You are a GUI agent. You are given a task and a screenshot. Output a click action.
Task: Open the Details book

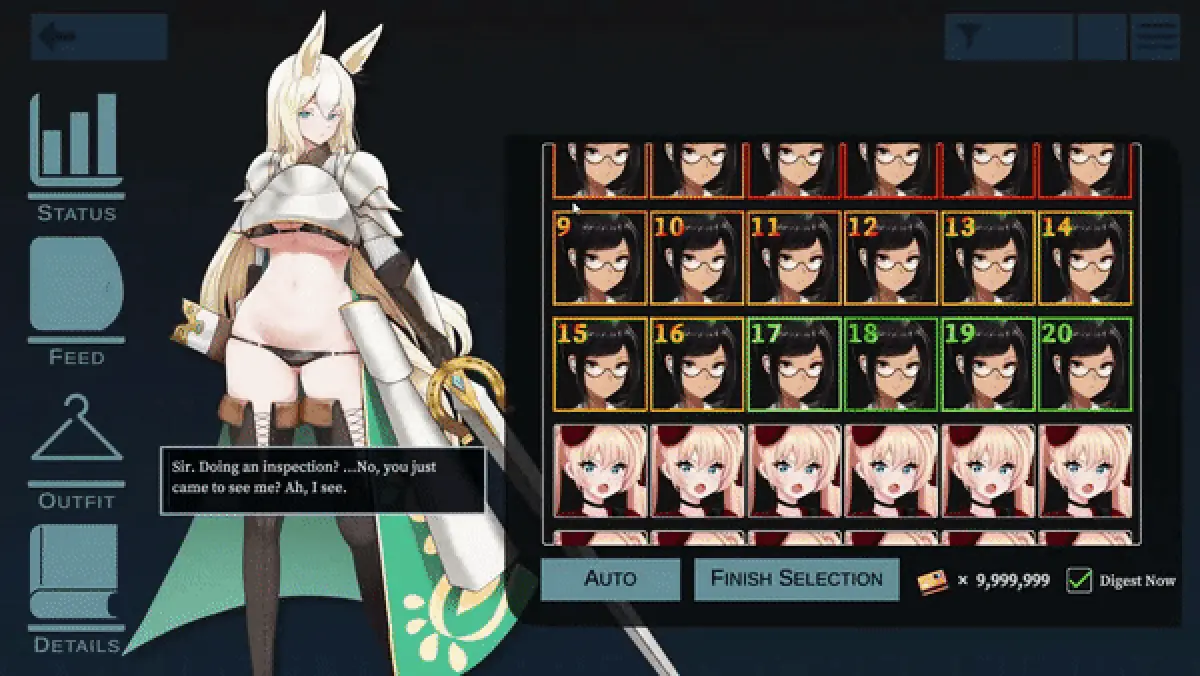pyautogui.click(x=76, y=588)
